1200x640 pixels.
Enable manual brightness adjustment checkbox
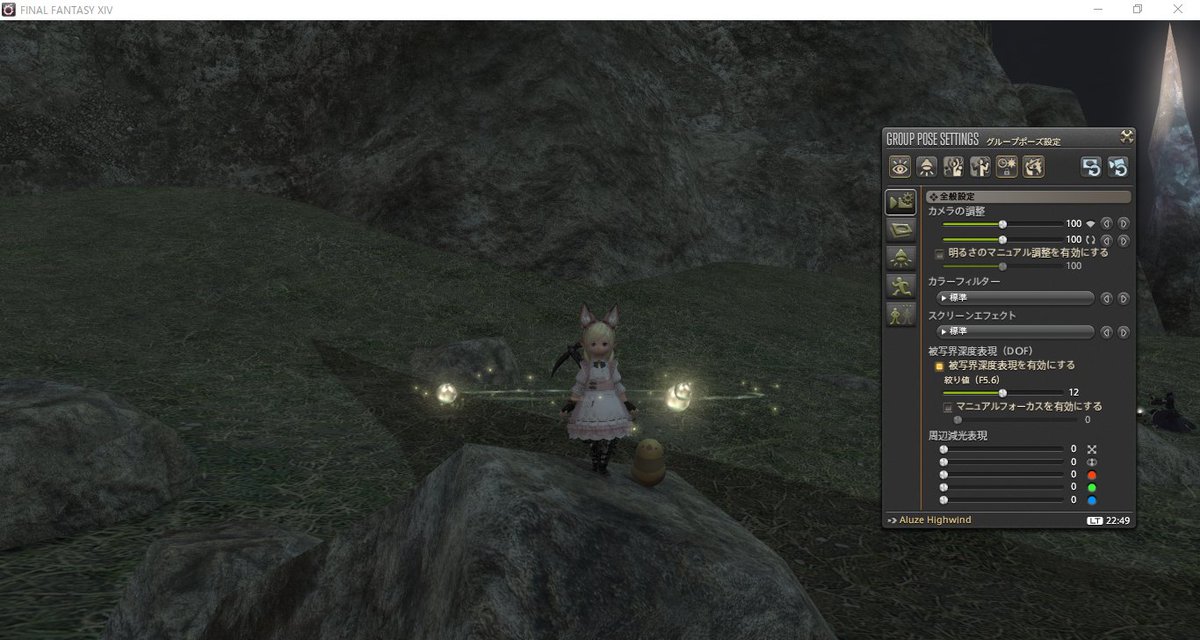point(939,254)
